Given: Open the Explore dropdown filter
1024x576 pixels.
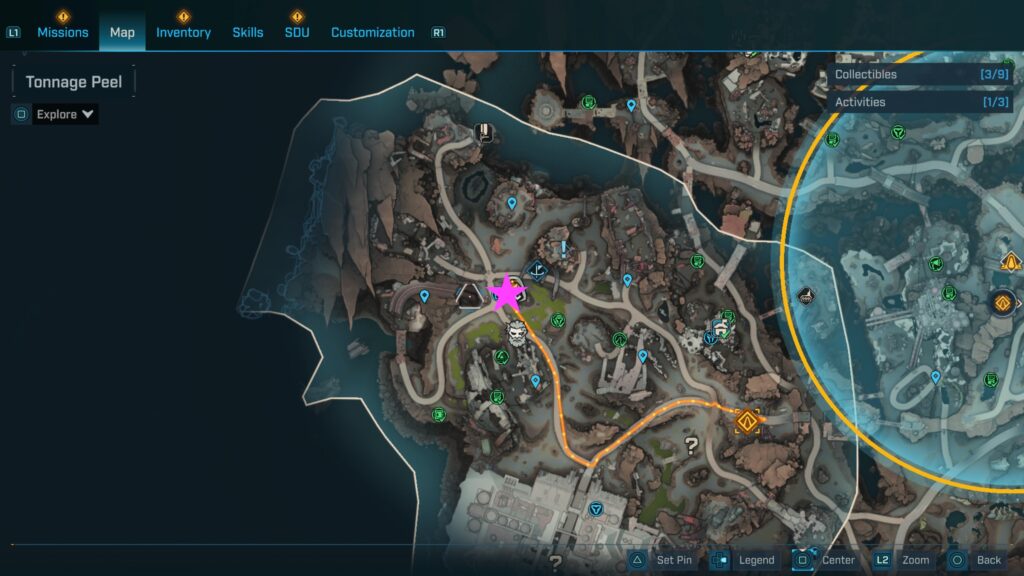Looking at the screenshot, I should click(66, 114).
